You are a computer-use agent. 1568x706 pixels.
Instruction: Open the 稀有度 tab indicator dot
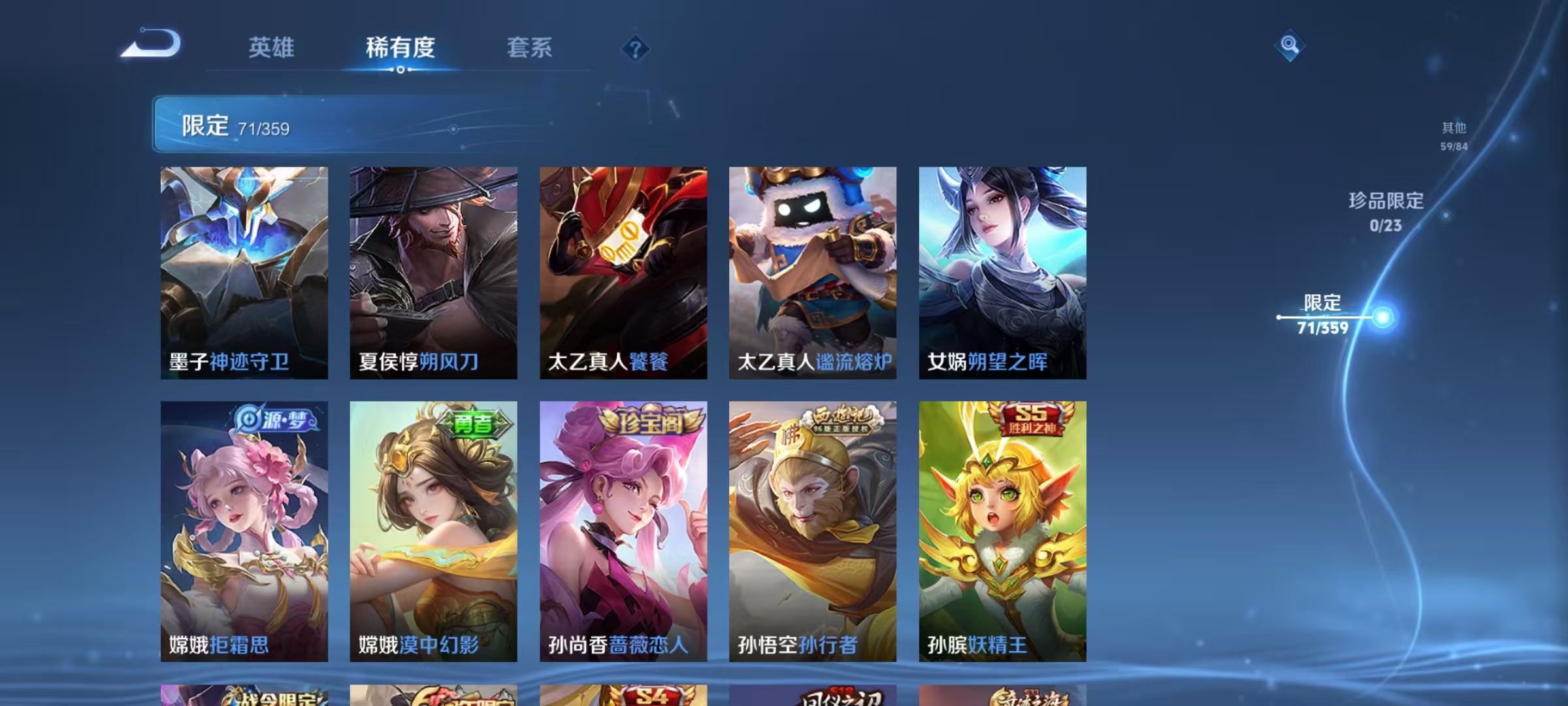[400, 69]
